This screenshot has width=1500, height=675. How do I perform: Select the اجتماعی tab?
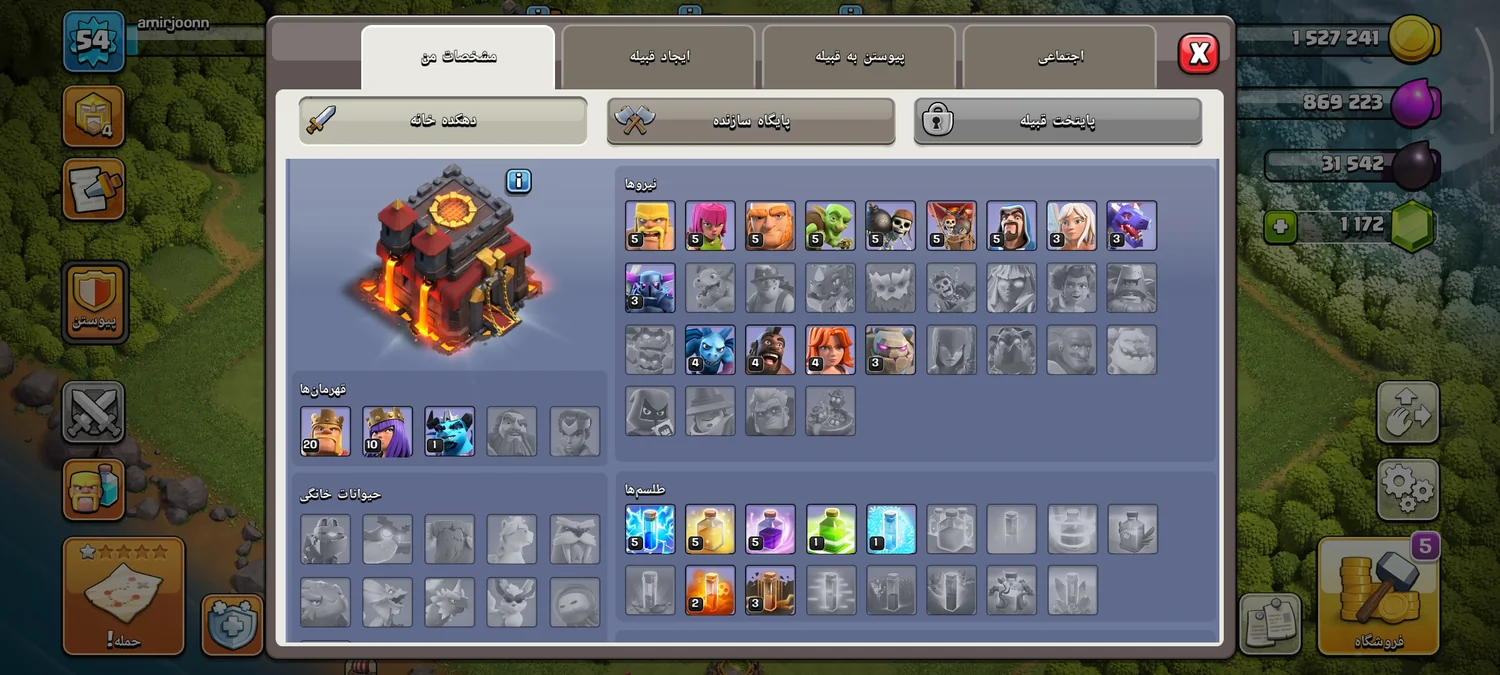[1060, 57]
